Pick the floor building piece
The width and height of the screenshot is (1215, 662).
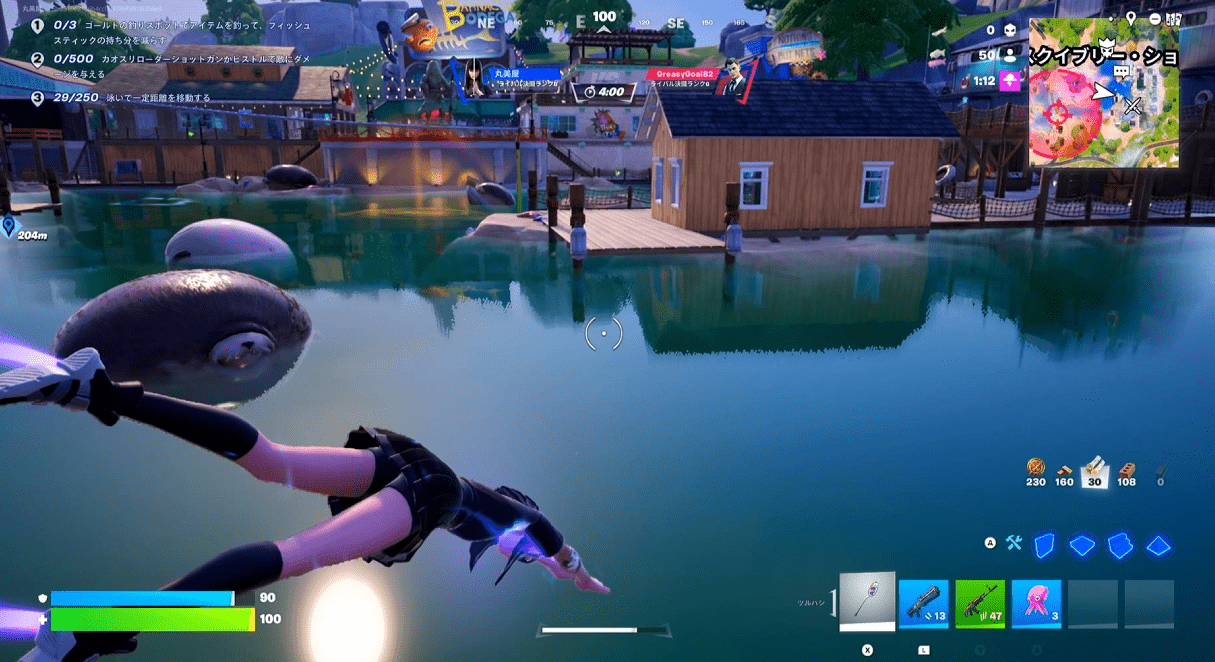coord(1082,545)
